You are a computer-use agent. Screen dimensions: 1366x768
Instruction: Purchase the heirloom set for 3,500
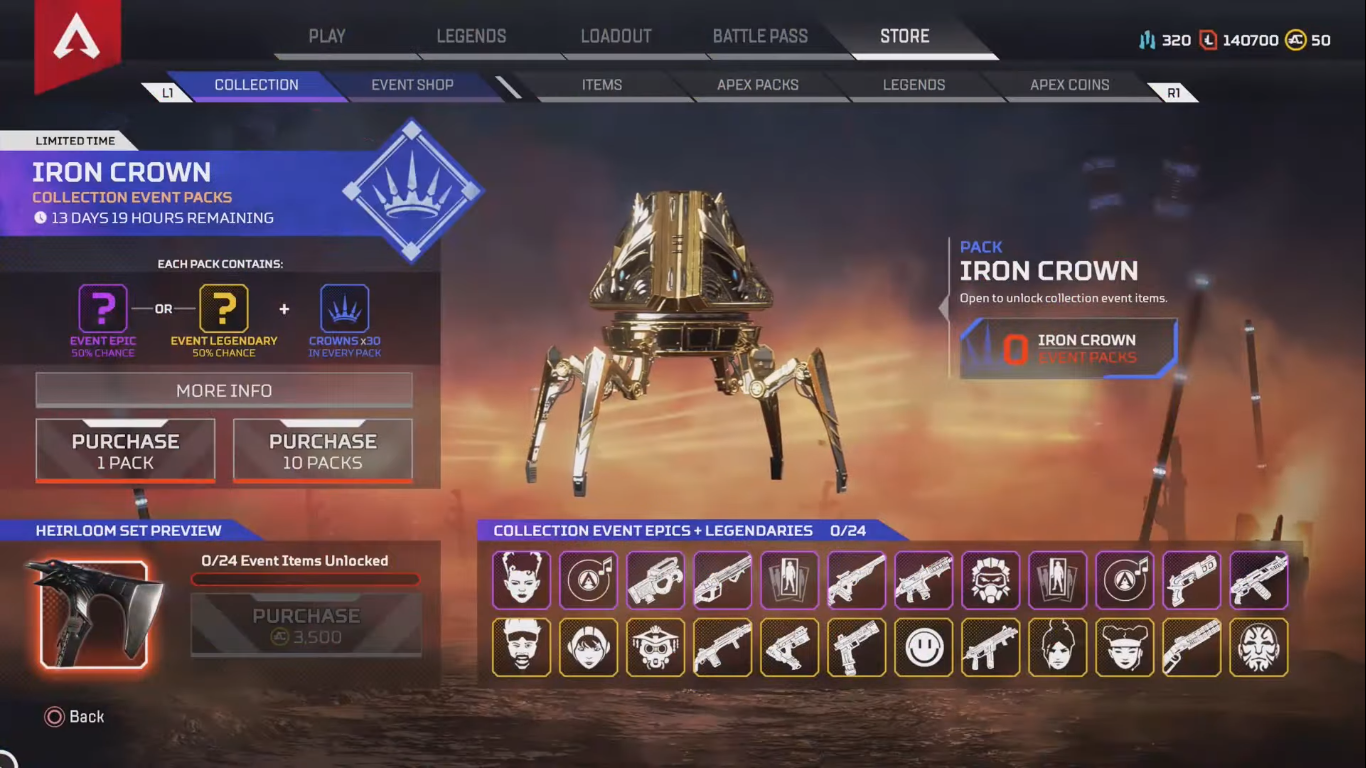tap(306, 626)
